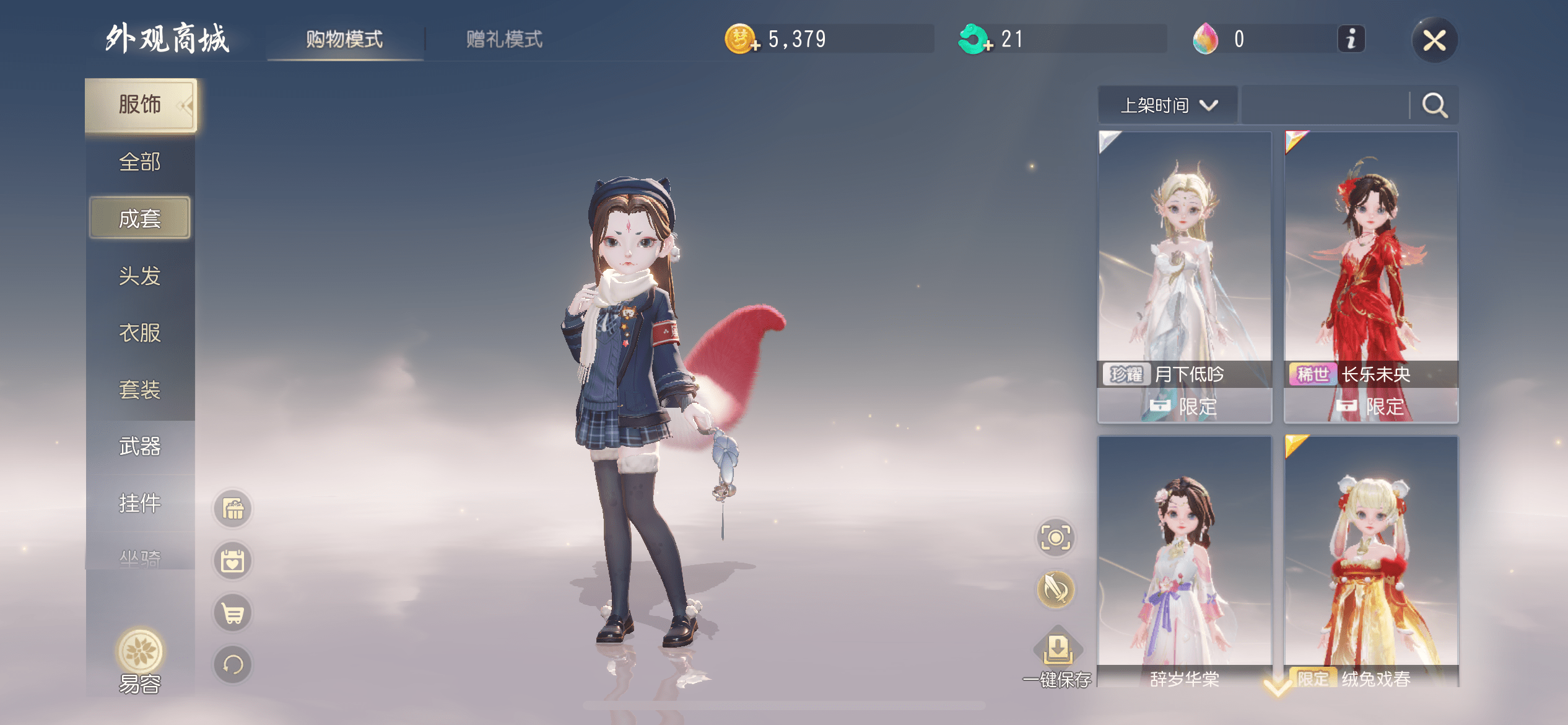Click the magnifying glass search button
The width and height of the screenshot is (1568, 725).
tap(1434, 105)
